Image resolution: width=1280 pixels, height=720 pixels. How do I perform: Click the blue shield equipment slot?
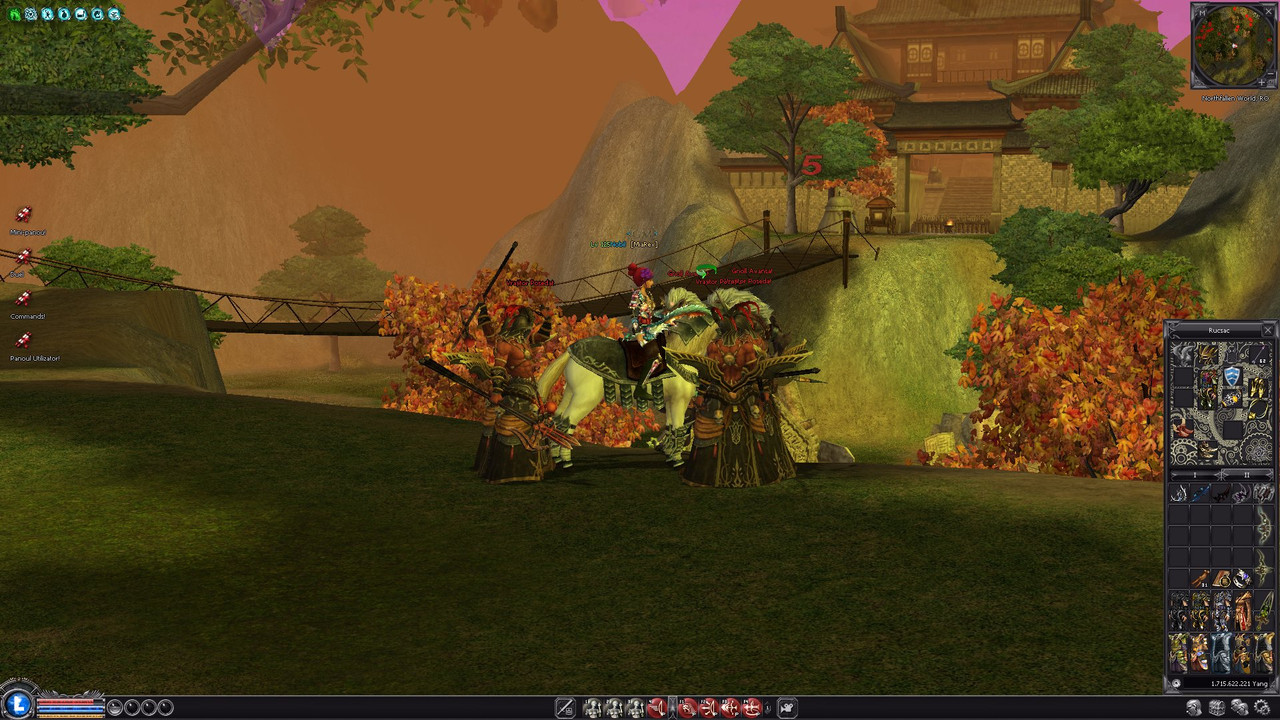(x=1232, y=376)
